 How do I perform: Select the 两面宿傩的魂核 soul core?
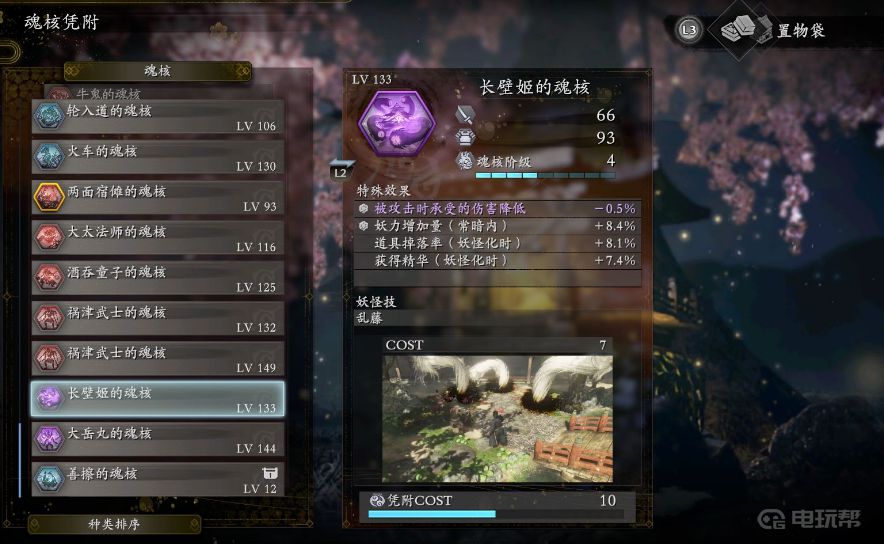coord(157,197)
